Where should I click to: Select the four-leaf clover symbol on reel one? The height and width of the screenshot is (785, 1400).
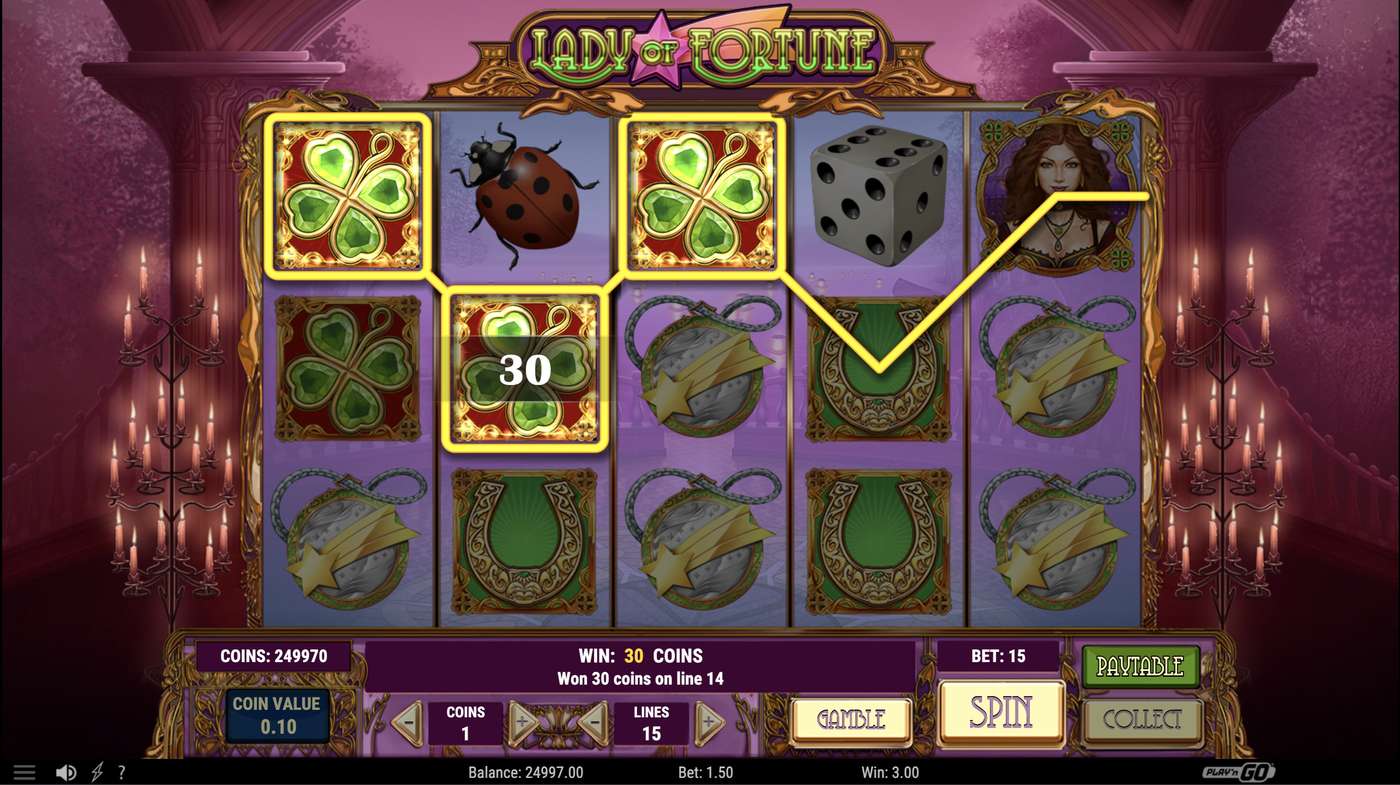[348, 195]
